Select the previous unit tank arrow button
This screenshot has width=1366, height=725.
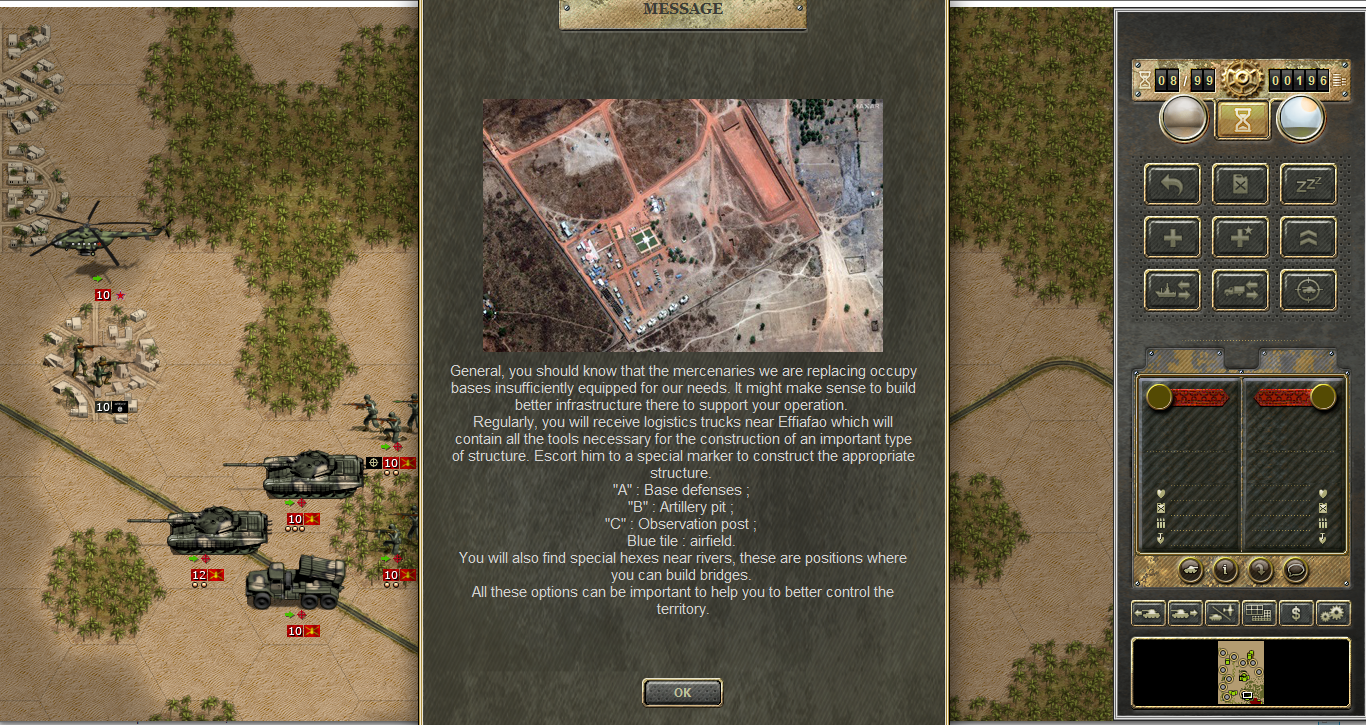[1148, 613]
